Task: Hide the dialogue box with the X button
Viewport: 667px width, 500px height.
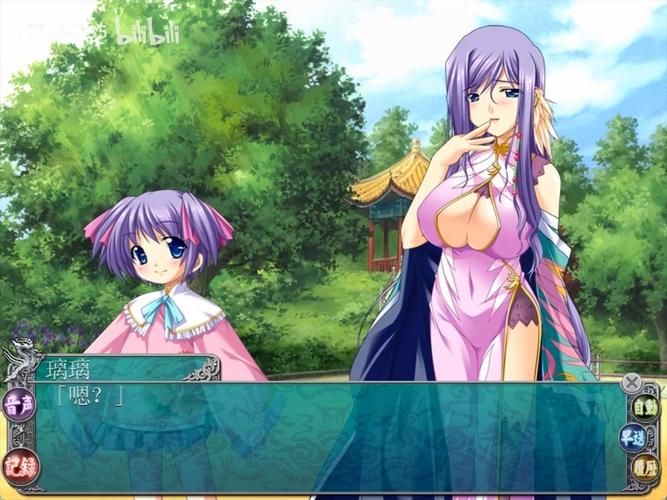Action: pyautogui.click(x=631, y=381)
